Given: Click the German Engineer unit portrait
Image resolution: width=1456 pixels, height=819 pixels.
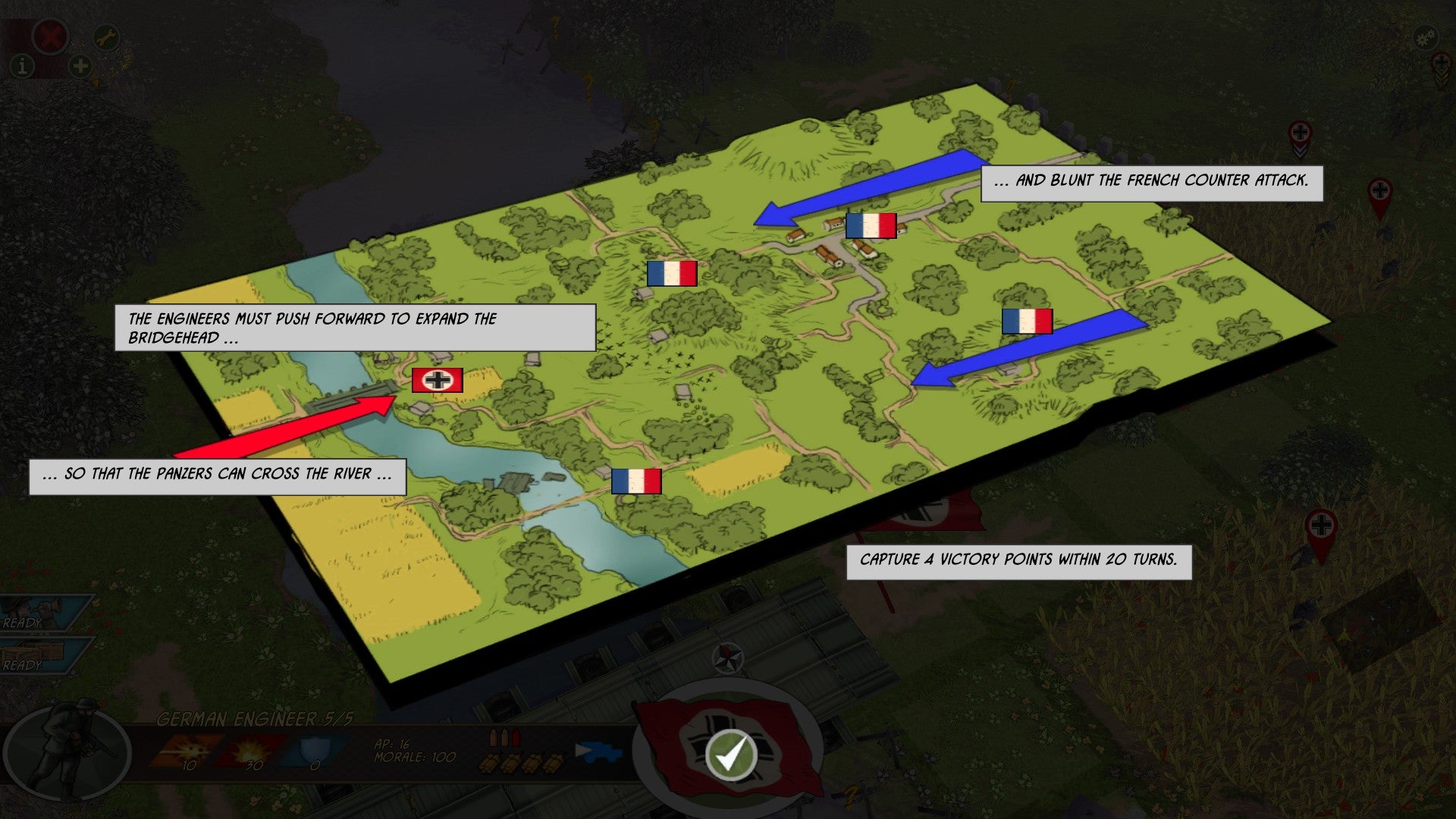Looking at the screenshot, I should (67, 751).
